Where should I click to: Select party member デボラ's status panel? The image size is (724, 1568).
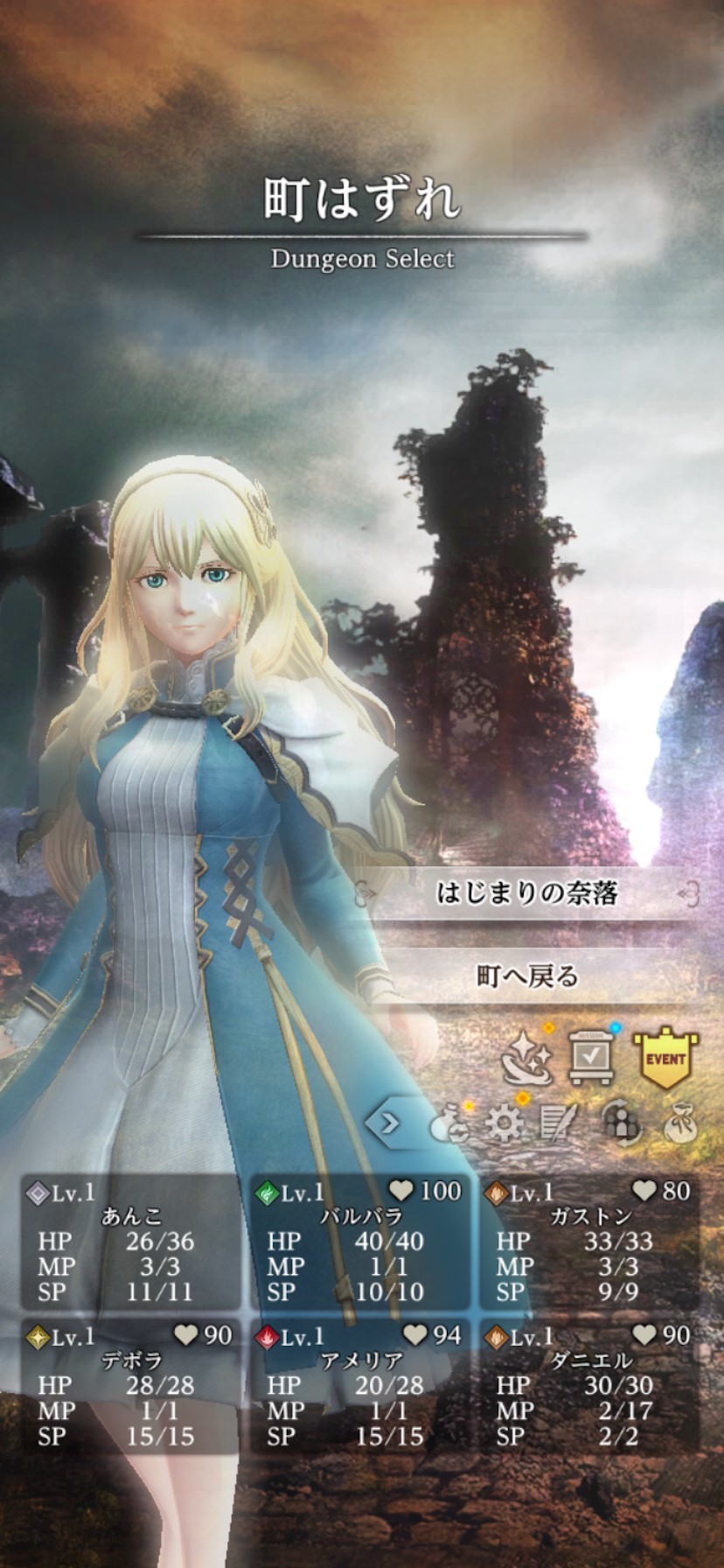[x=131, y=1387]
